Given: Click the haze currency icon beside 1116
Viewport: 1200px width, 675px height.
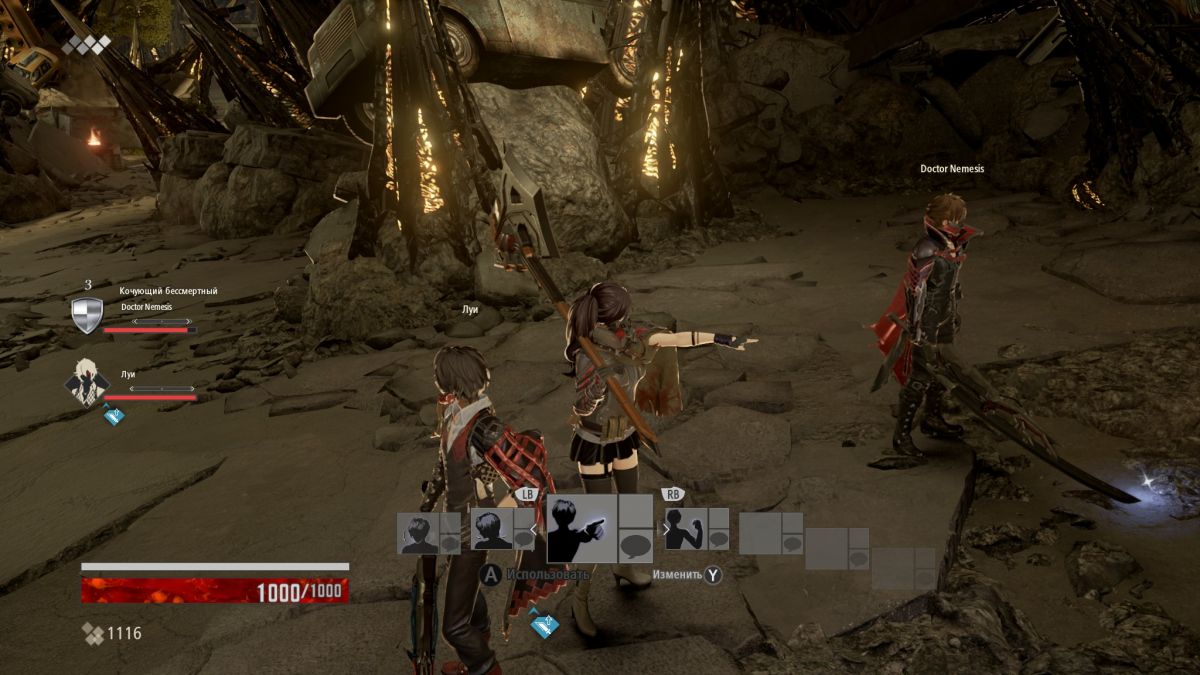Looking at the screenshot, I should pos(92,633).
